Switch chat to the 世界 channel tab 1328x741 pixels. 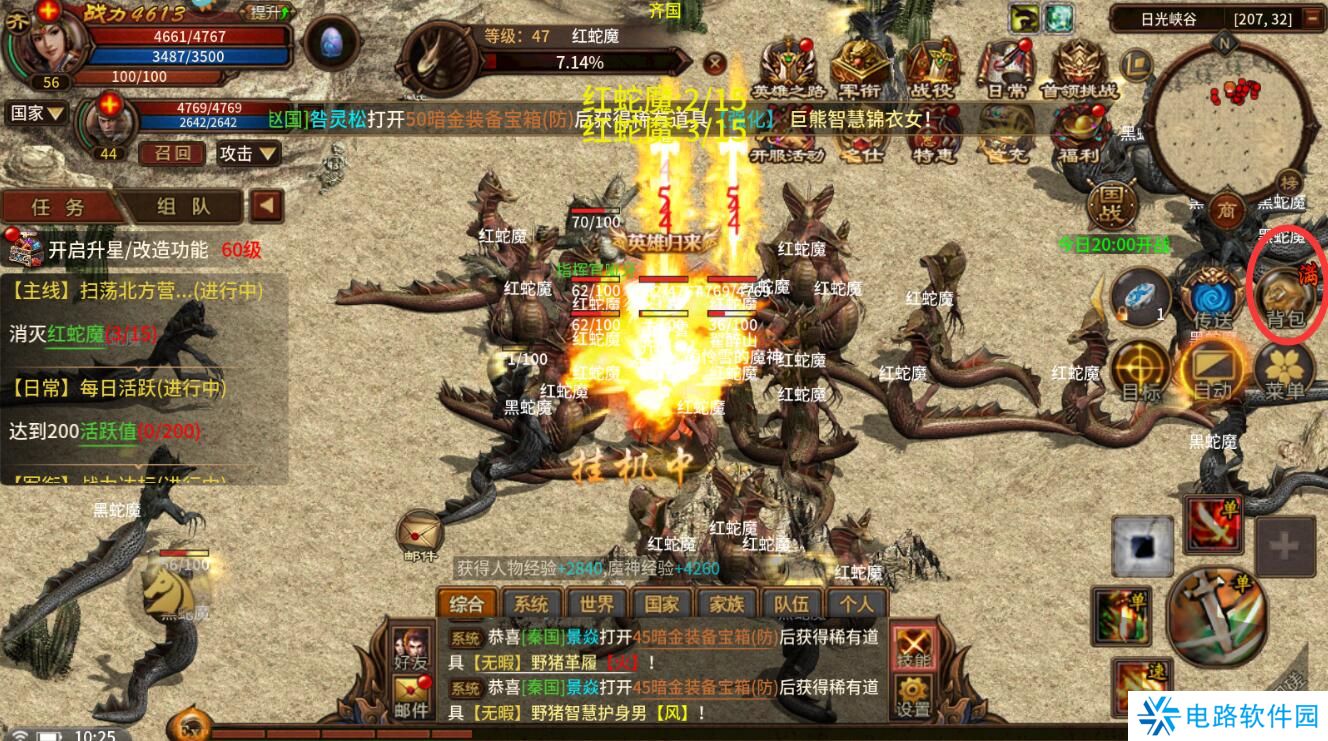[x=597, y=604]
